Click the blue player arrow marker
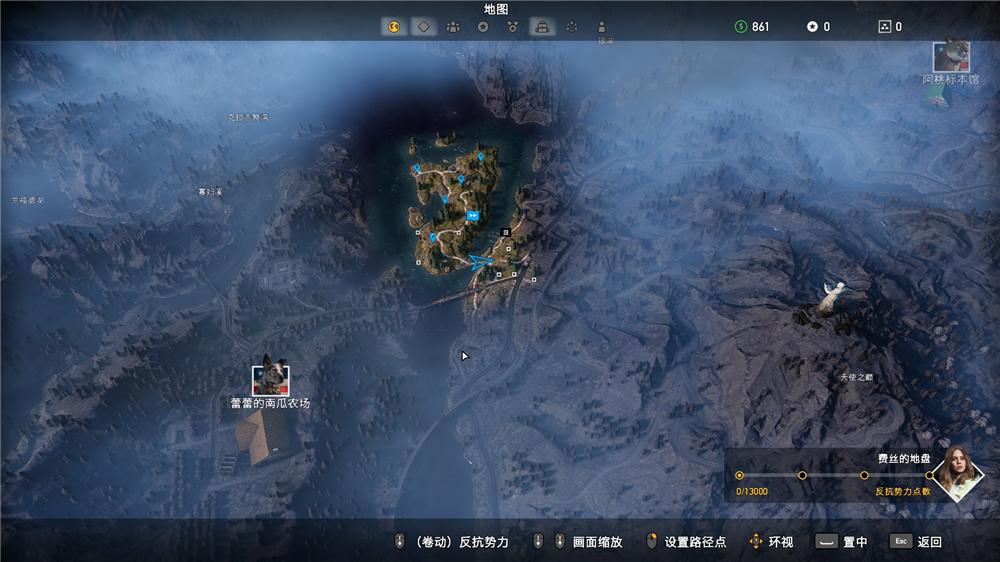This screenshot has height=562, width=1000. click(x=481, y=262)
